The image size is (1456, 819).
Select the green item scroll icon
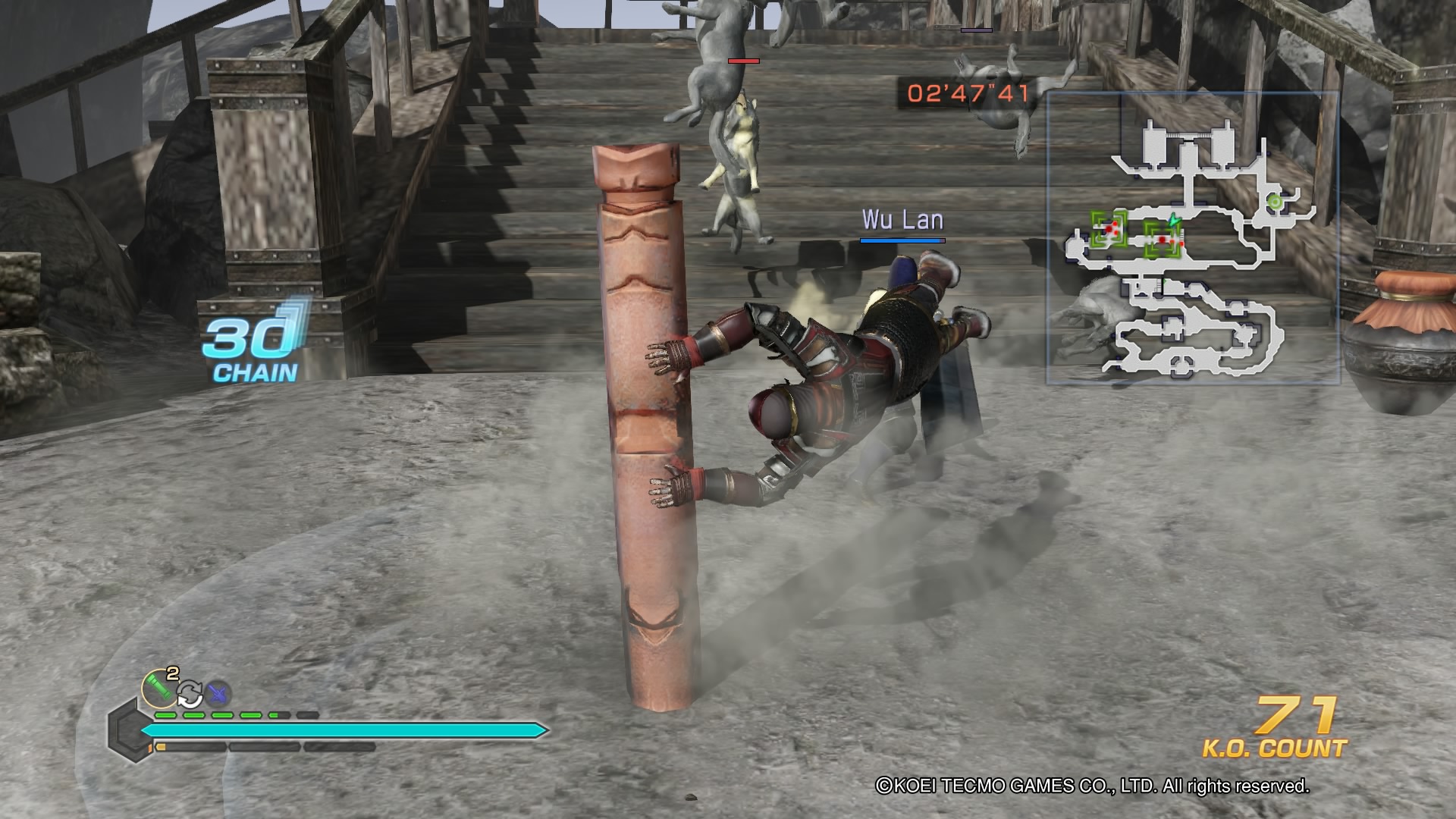click(158, 688)
